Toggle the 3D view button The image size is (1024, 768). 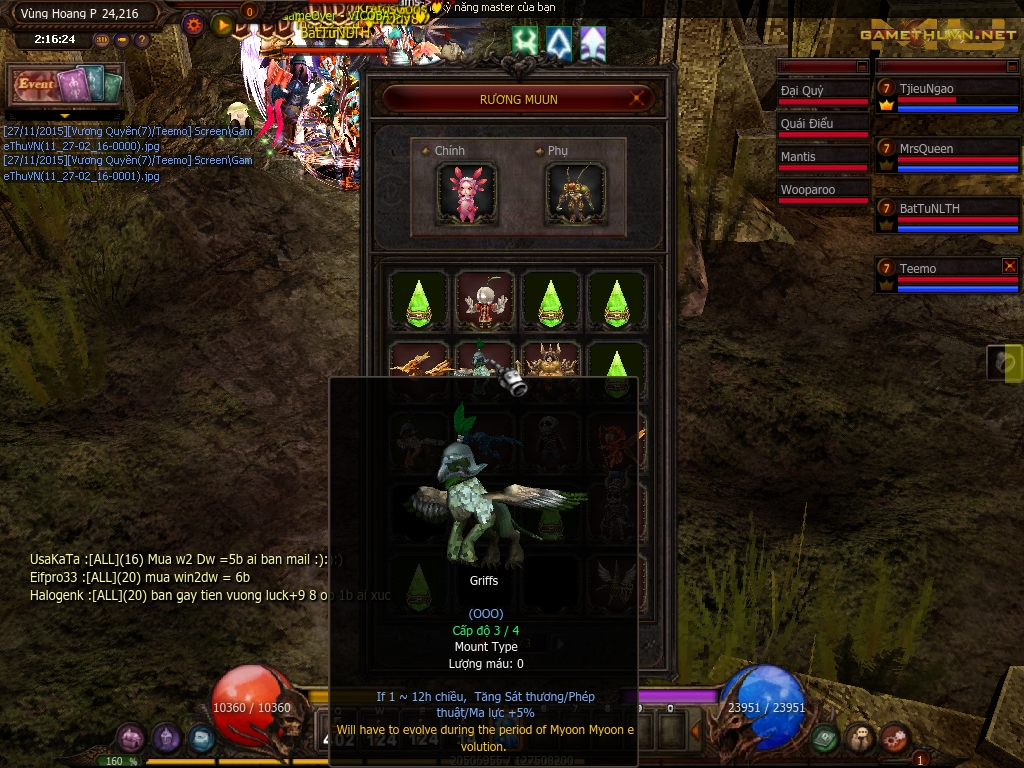point(102,40)
